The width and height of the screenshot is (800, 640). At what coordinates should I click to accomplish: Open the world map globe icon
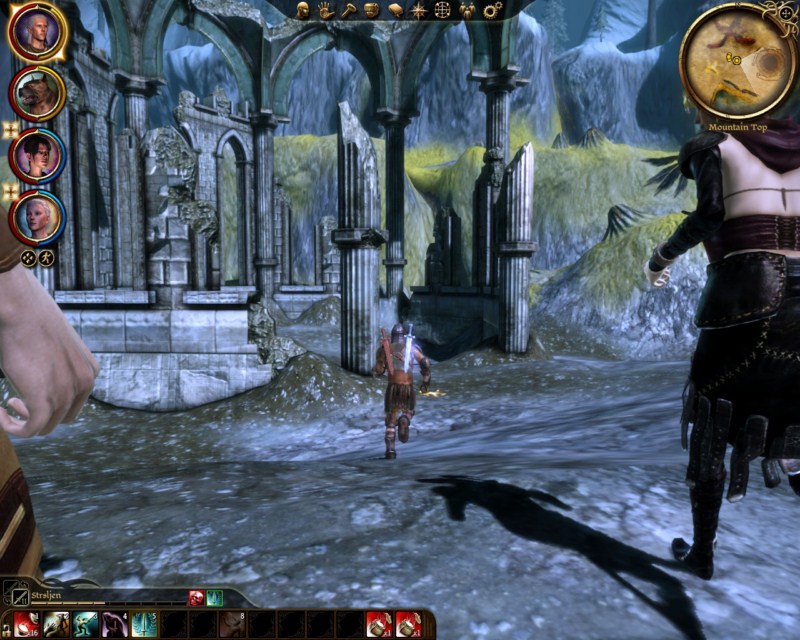pyautogui.click(x=443, y=10)
